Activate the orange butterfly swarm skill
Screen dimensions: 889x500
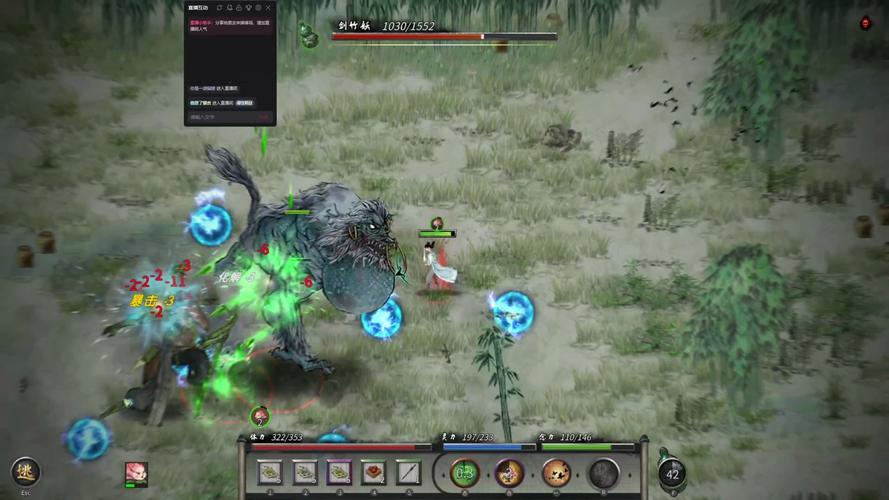coord(556,473)
